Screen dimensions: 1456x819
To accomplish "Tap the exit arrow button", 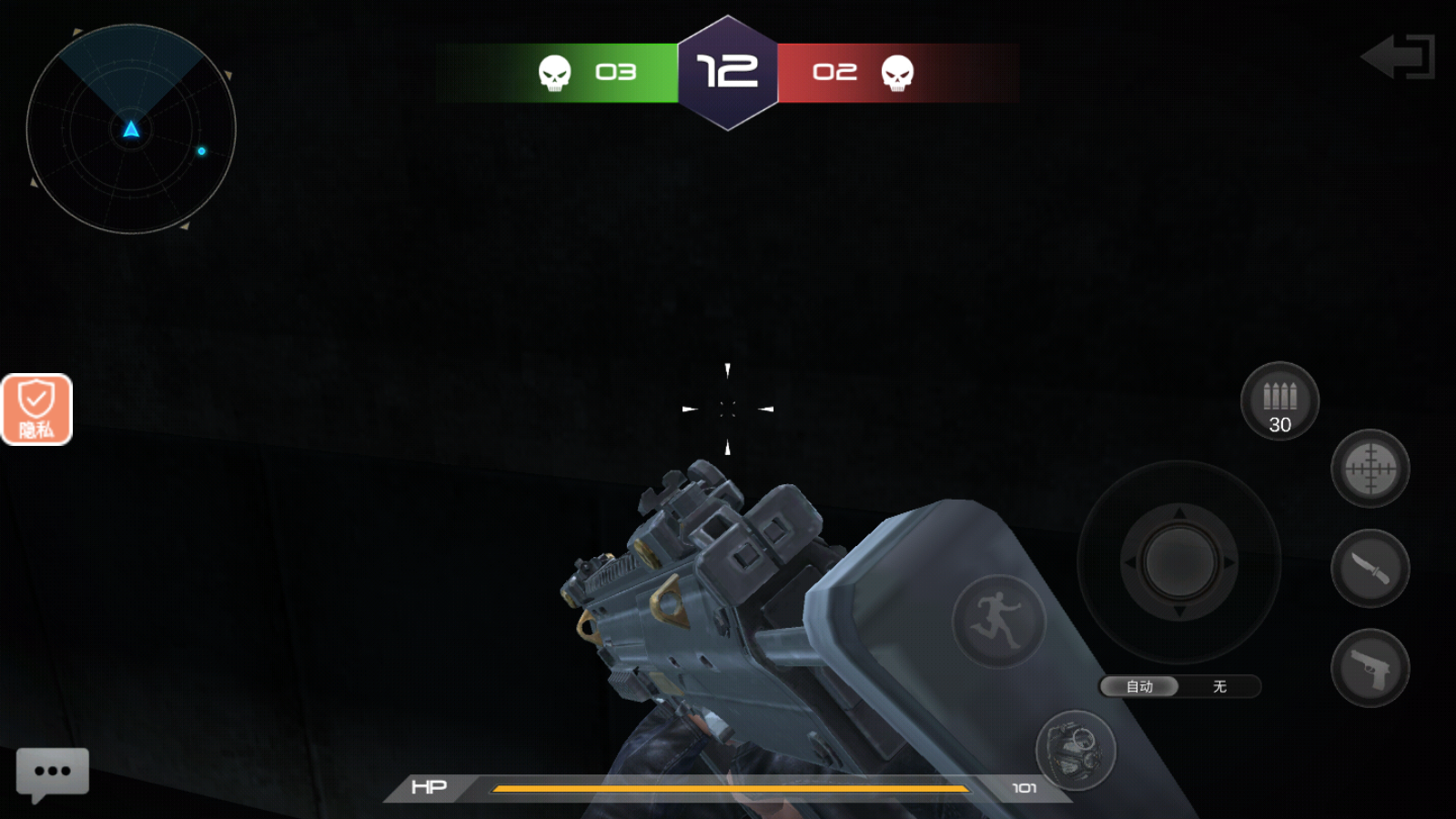I will 1399,57.
